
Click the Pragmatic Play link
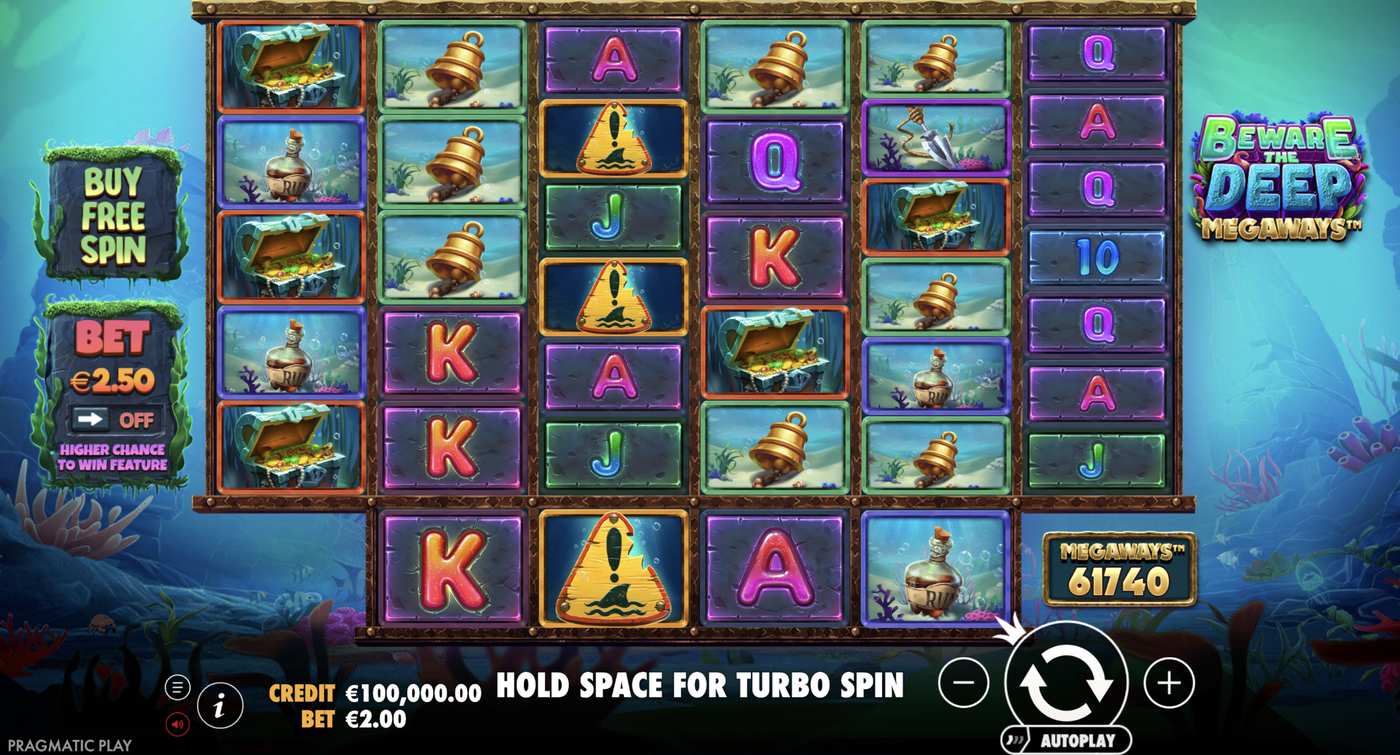coord(69,744)
